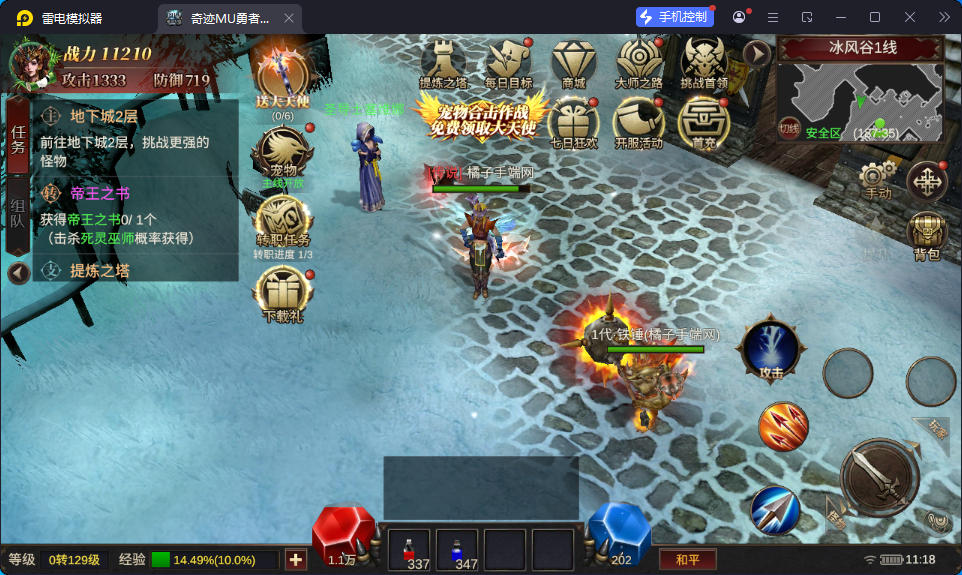
Task: Open the 提炼之塔 tower icon
Action: pyautogui.click(x=443, y=62)
